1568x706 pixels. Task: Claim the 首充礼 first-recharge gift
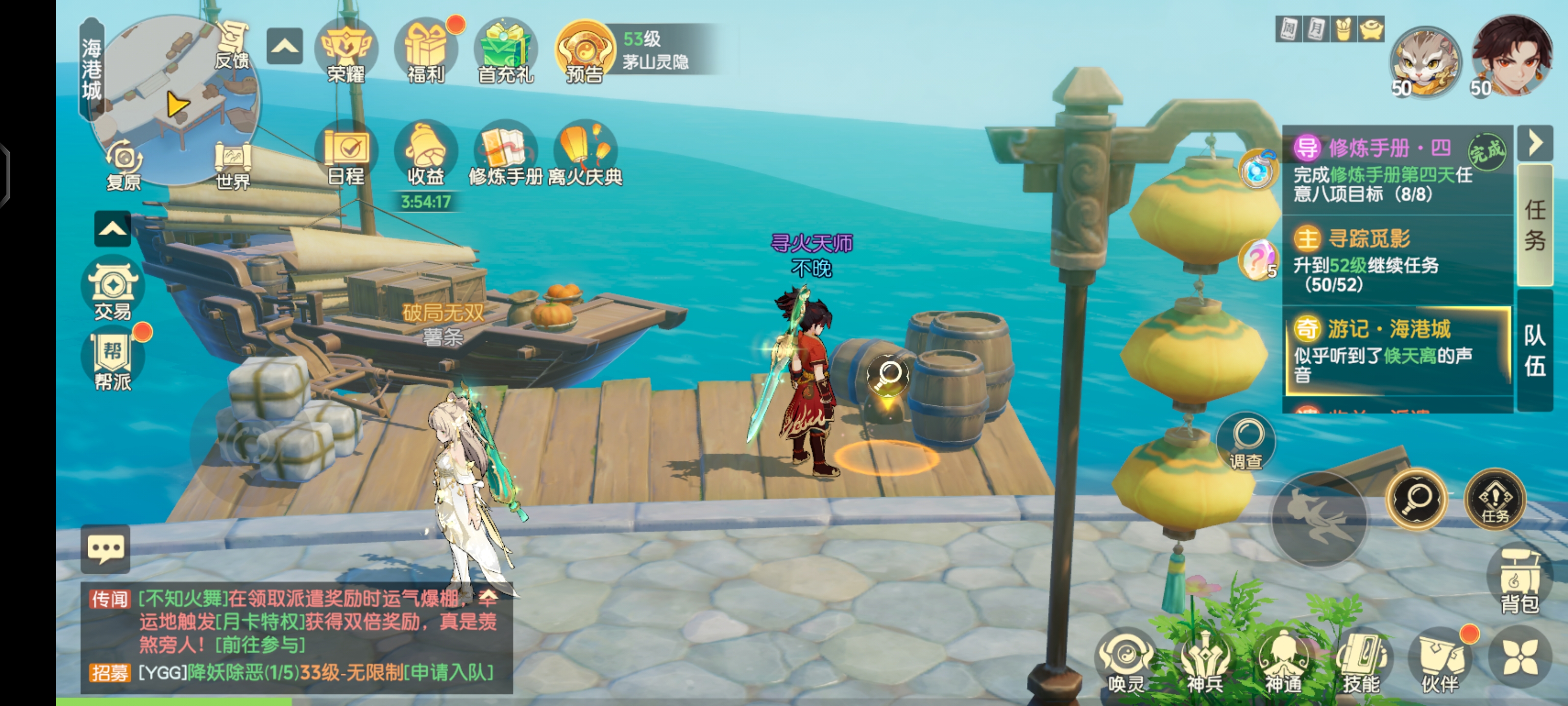click(x=505, y=51)
